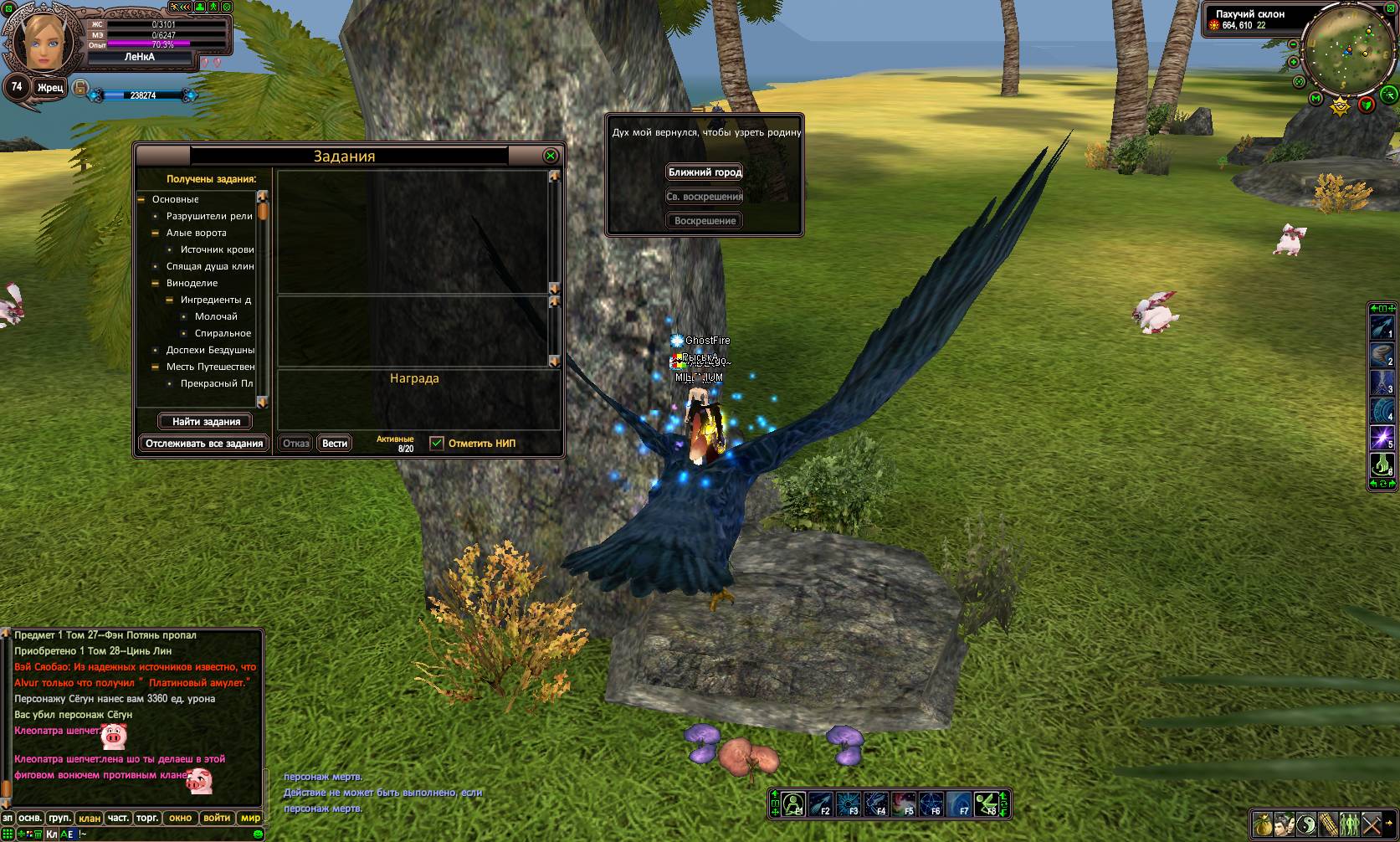The width and height of the screenshot is (1400, 842).
Task: Click Отслеживать все задания button
Action: coord(204,444)
